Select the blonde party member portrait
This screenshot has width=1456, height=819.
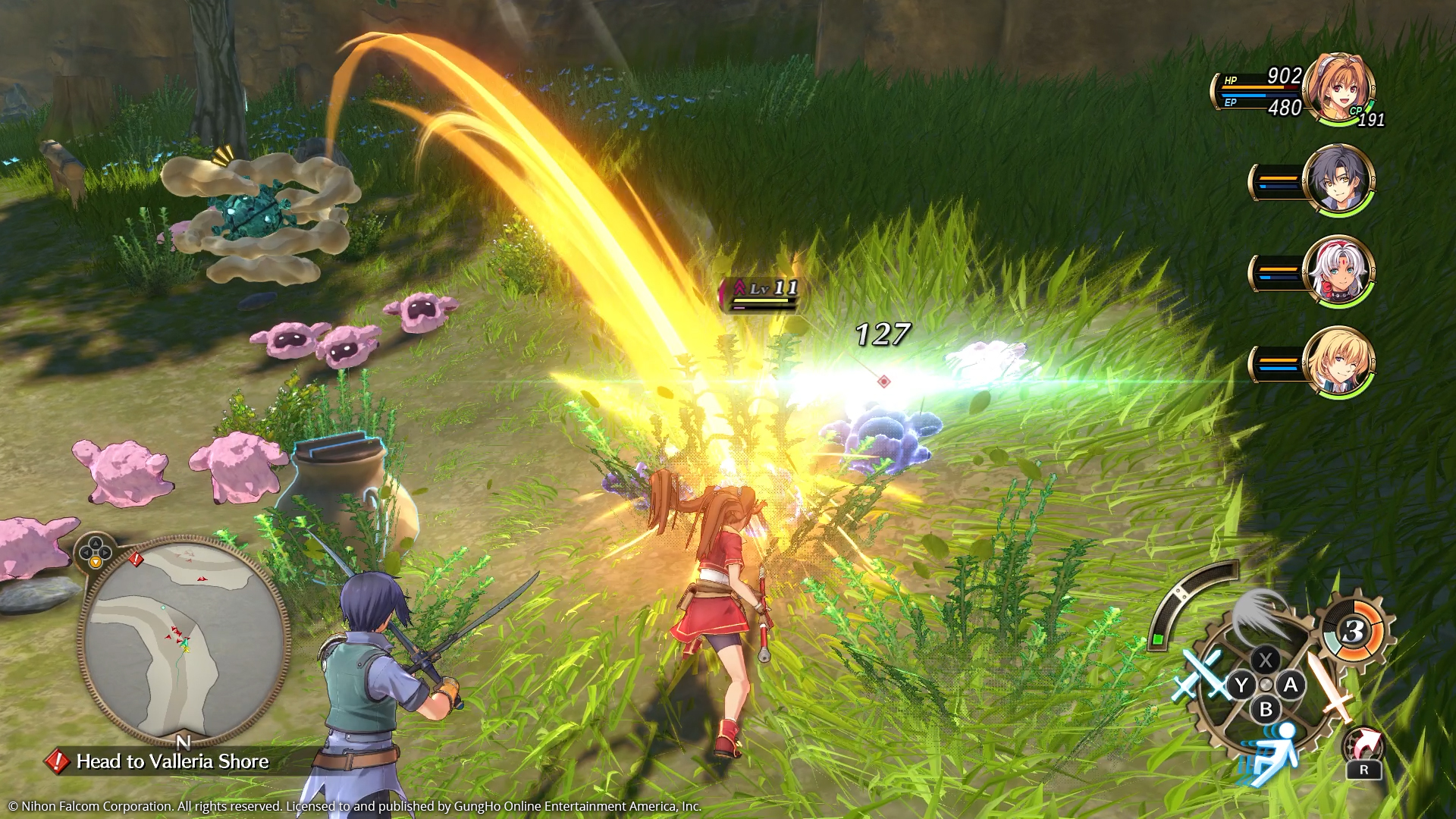pyautogui.click(x=1338, y=362)
